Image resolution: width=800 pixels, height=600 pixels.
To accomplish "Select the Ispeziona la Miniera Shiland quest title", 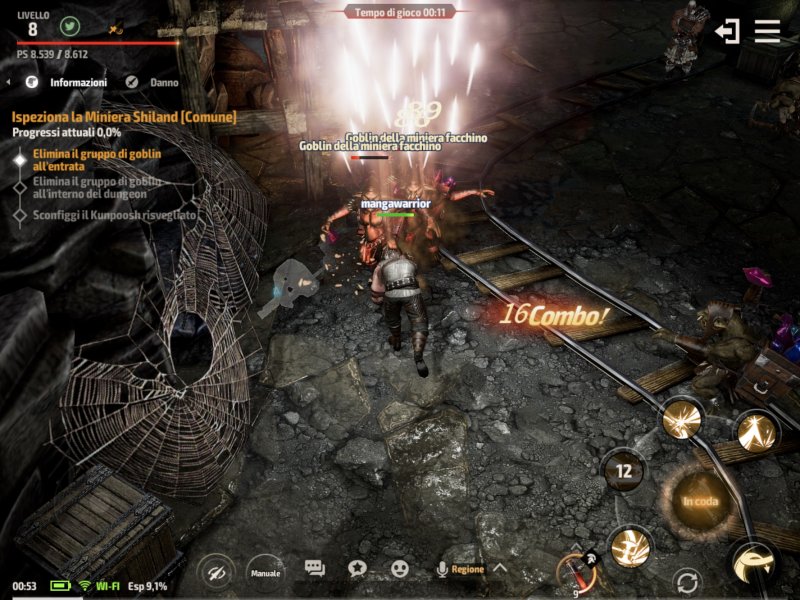I will pos(124,117).
